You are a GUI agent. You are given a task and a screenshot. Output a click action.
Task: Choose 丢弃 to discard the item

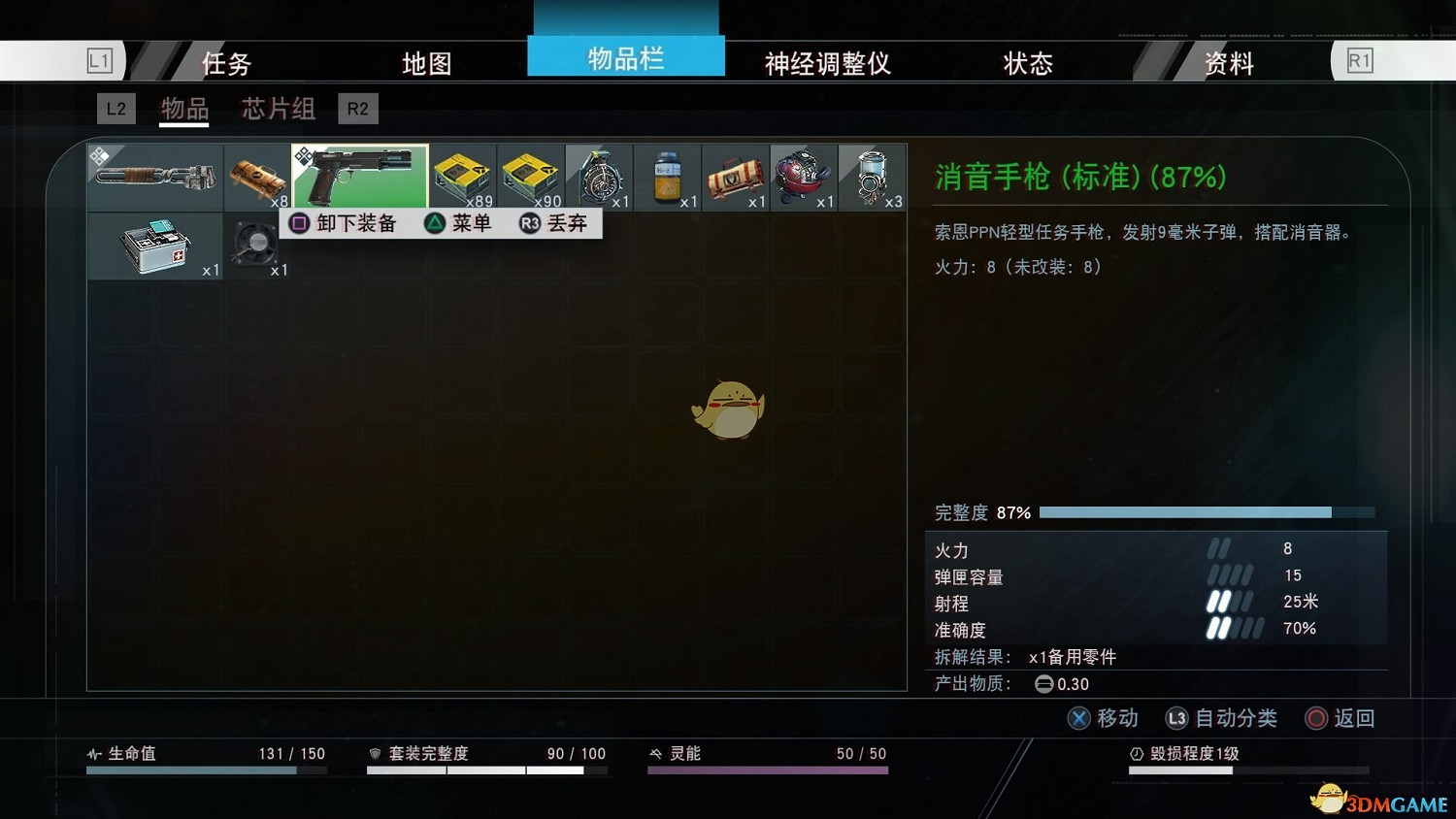click(568, 223)
